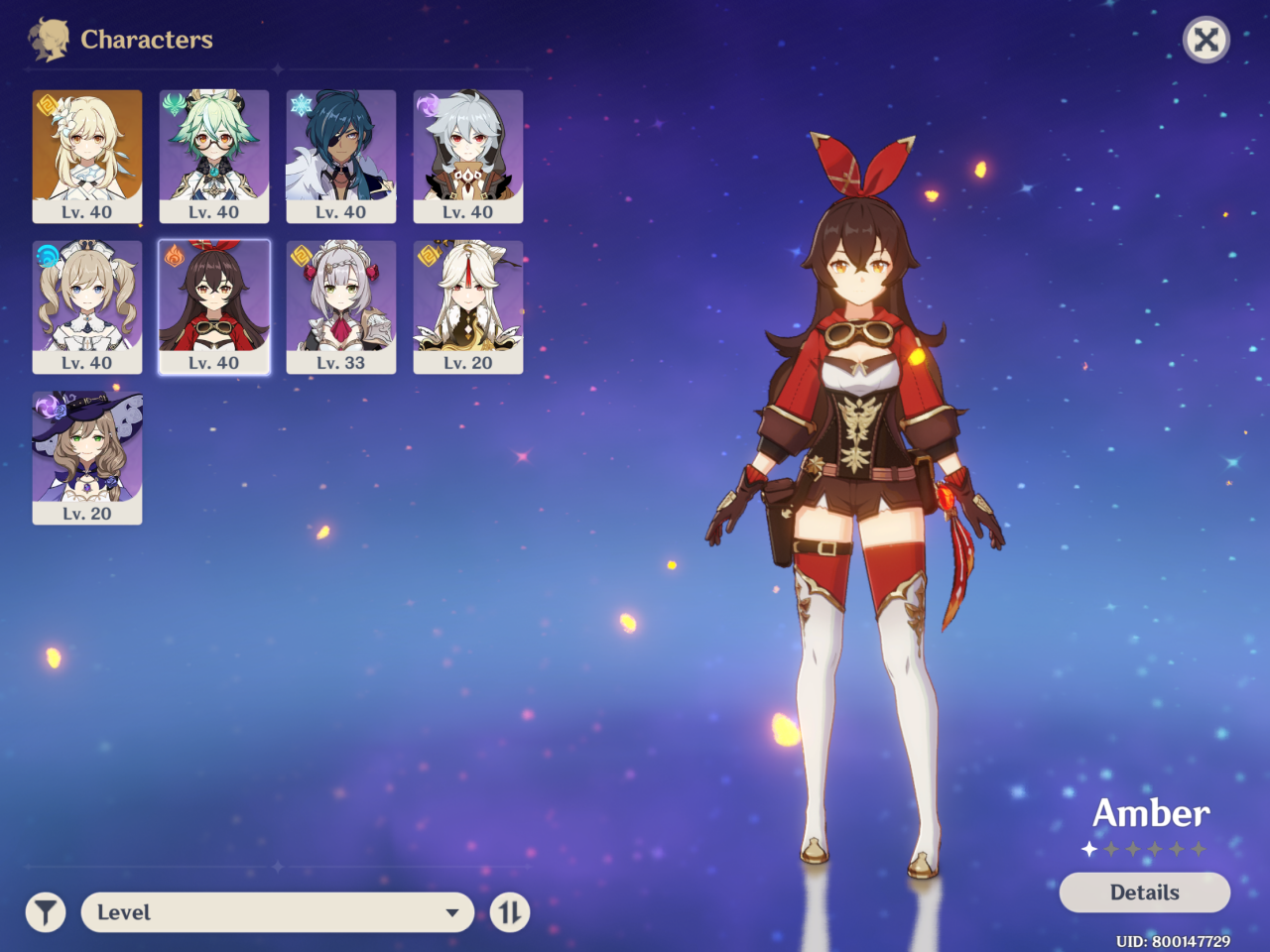Choose Sucrose from the character list
The image size is (1270, 952).
tap(214, 156)
